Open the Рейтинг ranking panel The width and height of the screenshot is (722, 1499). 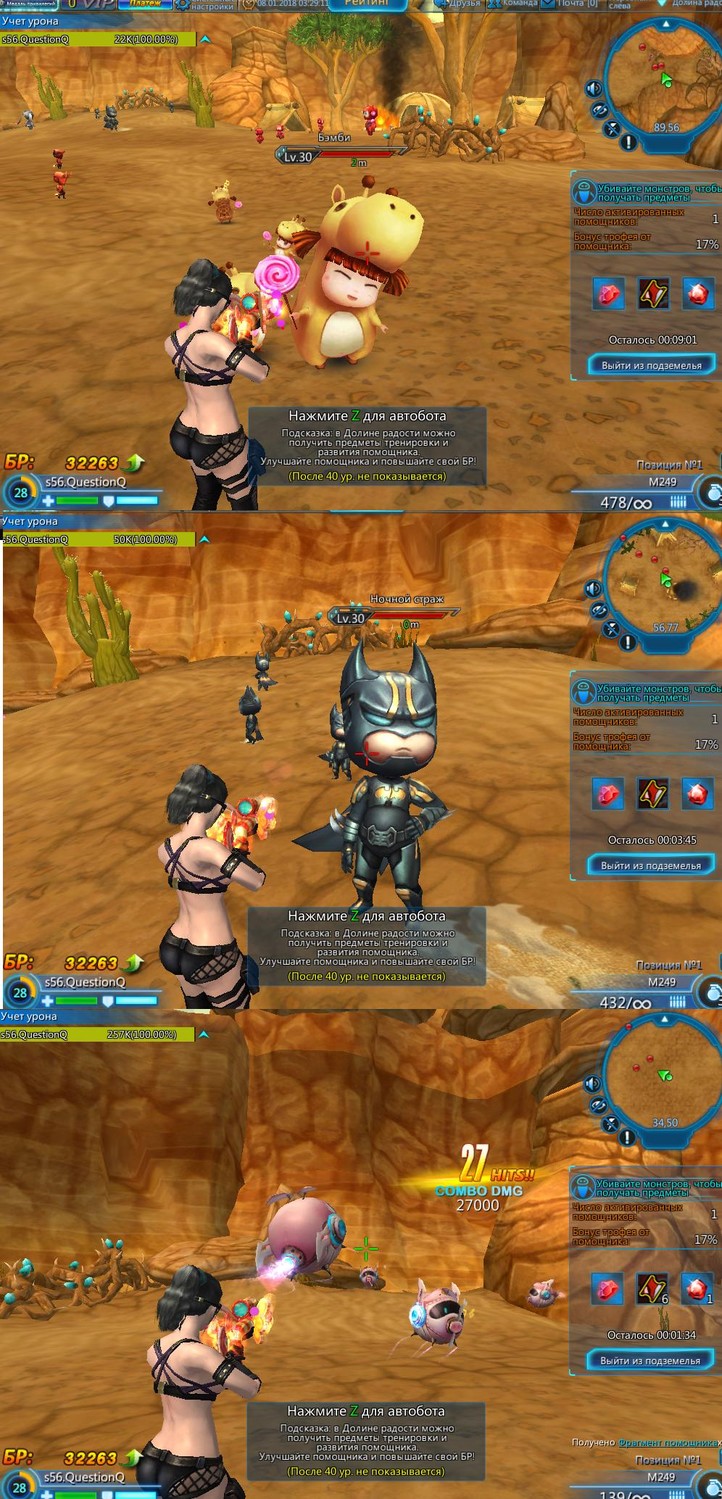(x=367, y=5)
